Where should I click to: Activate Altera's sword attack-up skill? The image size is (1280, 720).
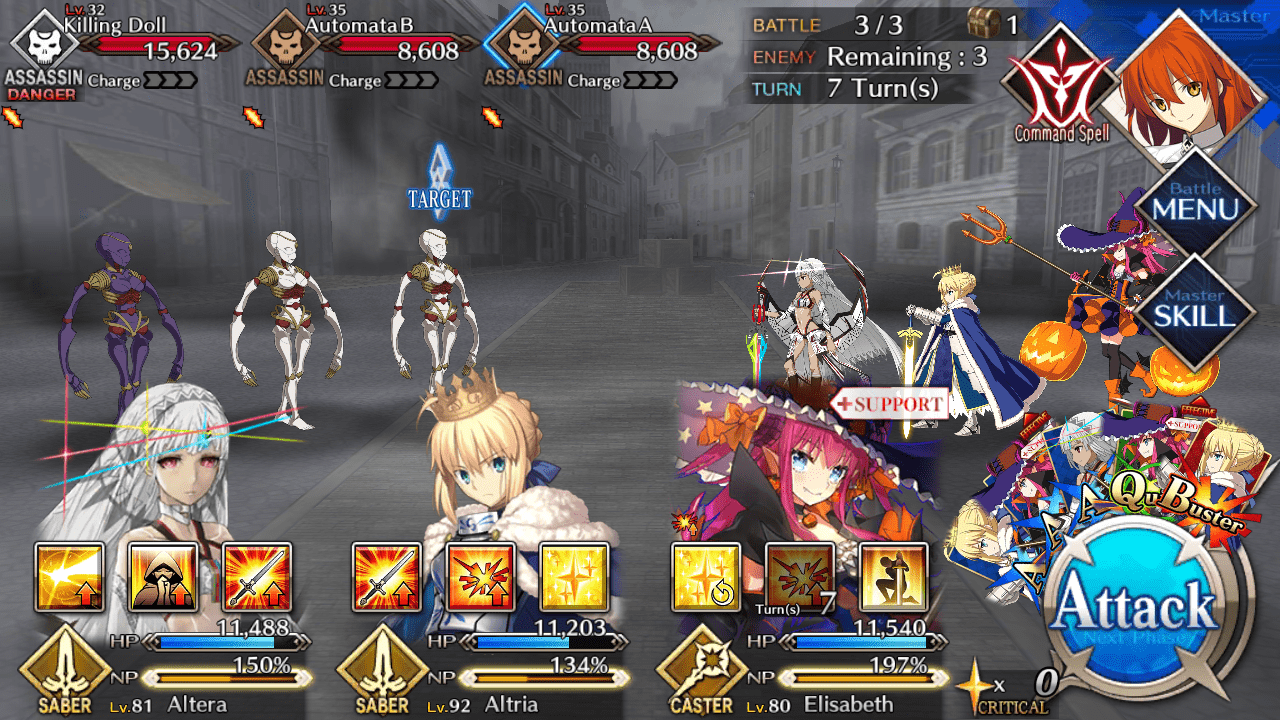[x=256, y=577]
